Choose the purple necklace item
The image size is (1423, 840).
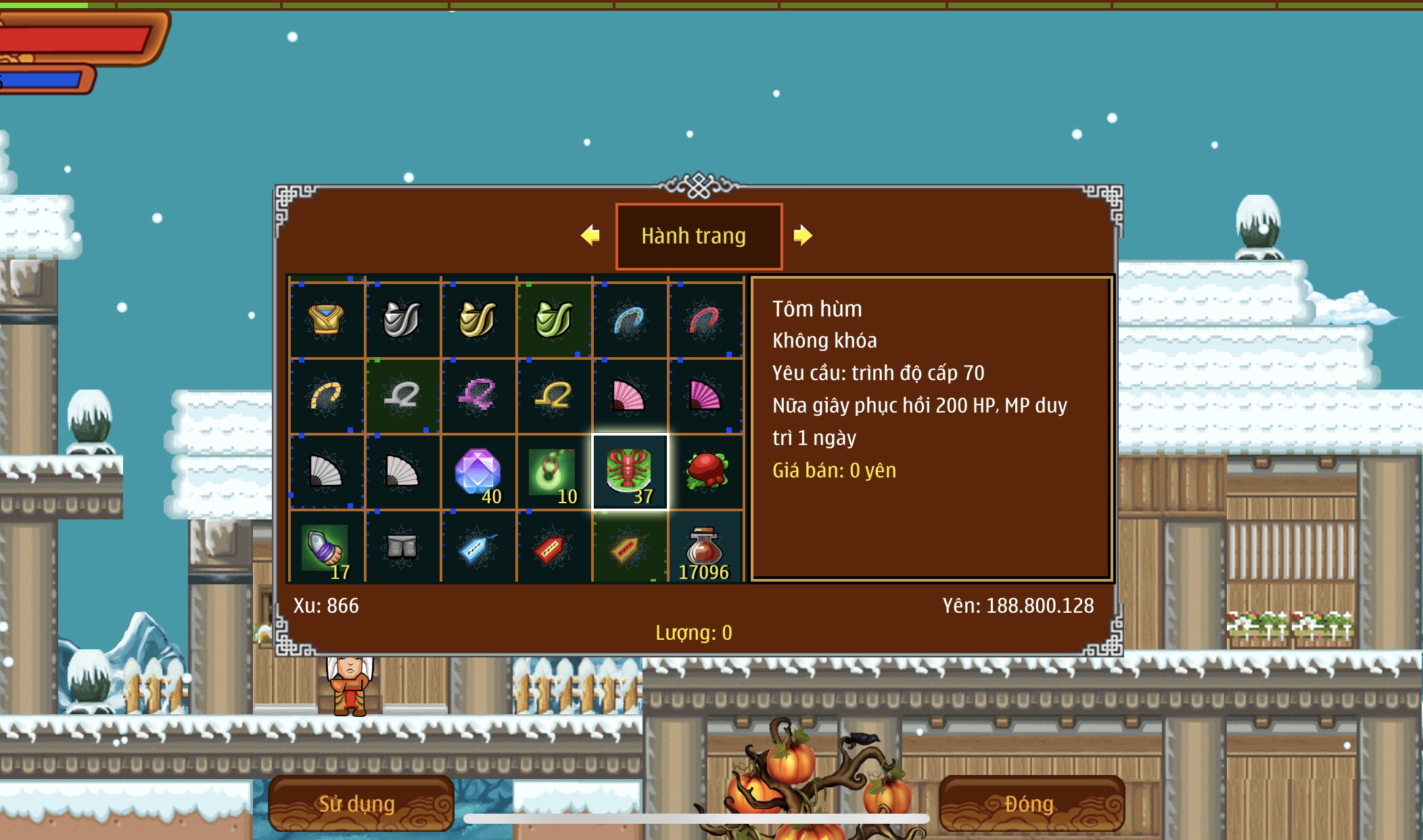click(x=478, y=396)
